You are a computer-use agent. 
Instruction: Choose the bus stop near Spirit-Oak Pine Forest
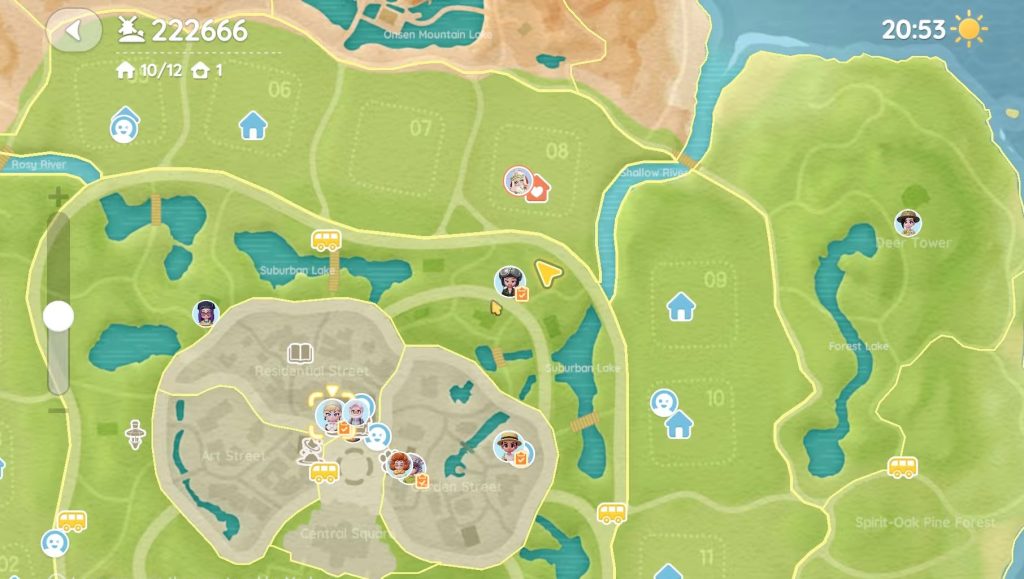coord(902,467)
